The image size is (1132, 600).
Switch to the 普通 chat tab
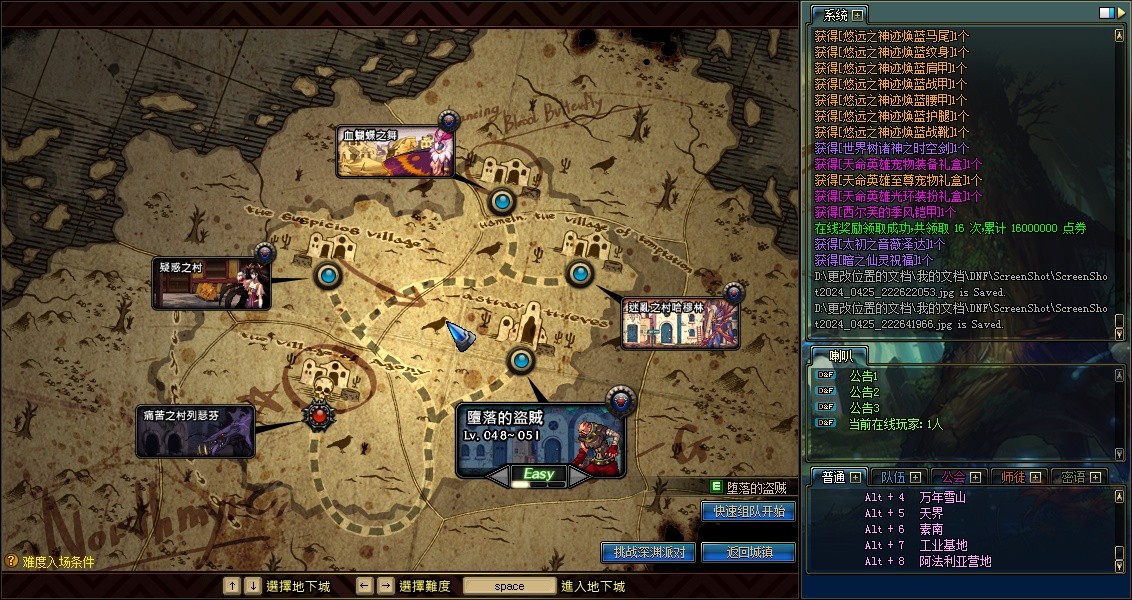coord(833,477)
